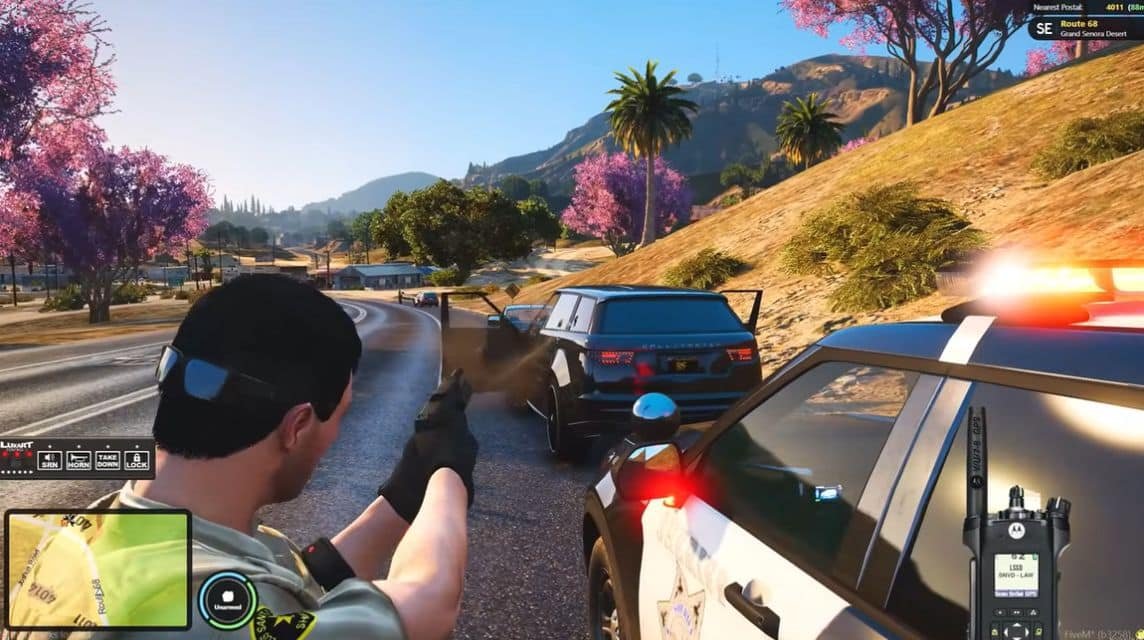
Task: Click the LOCK button on siren controller
Action: pos(137,460)
